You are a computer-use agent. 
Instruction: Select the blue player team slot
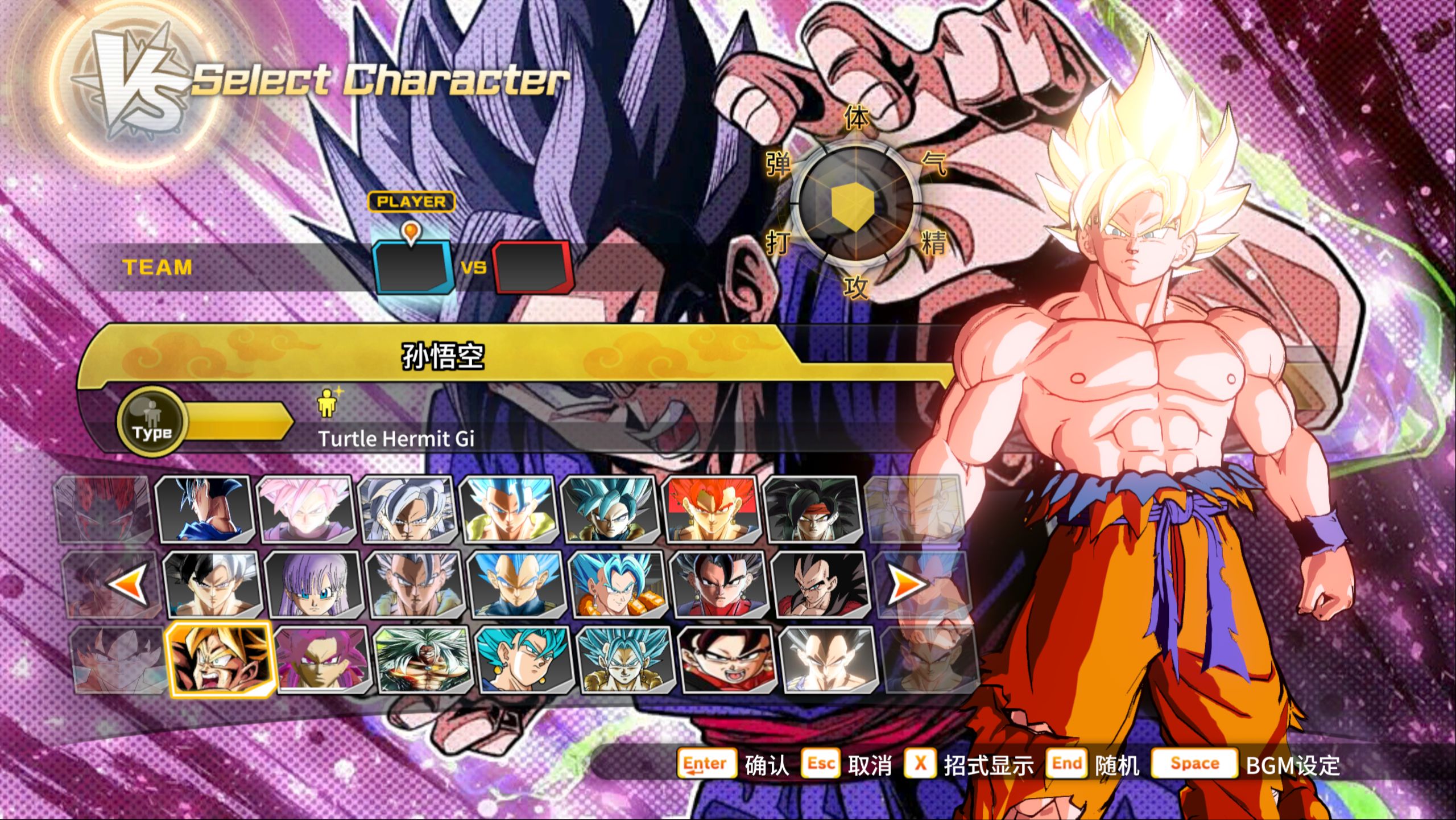point(413,267)
